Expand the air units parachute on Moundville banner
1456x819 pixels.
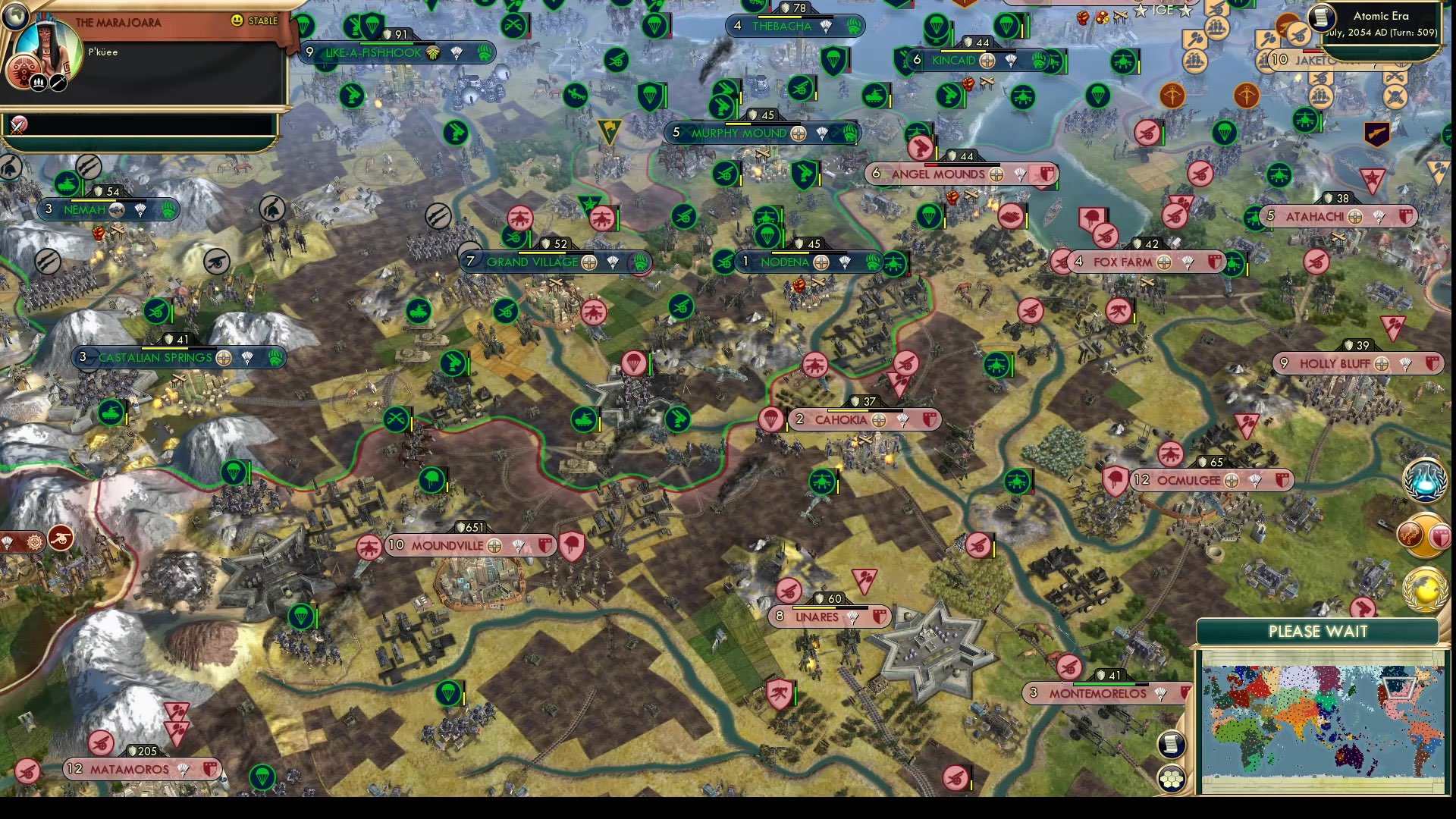point(519,545)
